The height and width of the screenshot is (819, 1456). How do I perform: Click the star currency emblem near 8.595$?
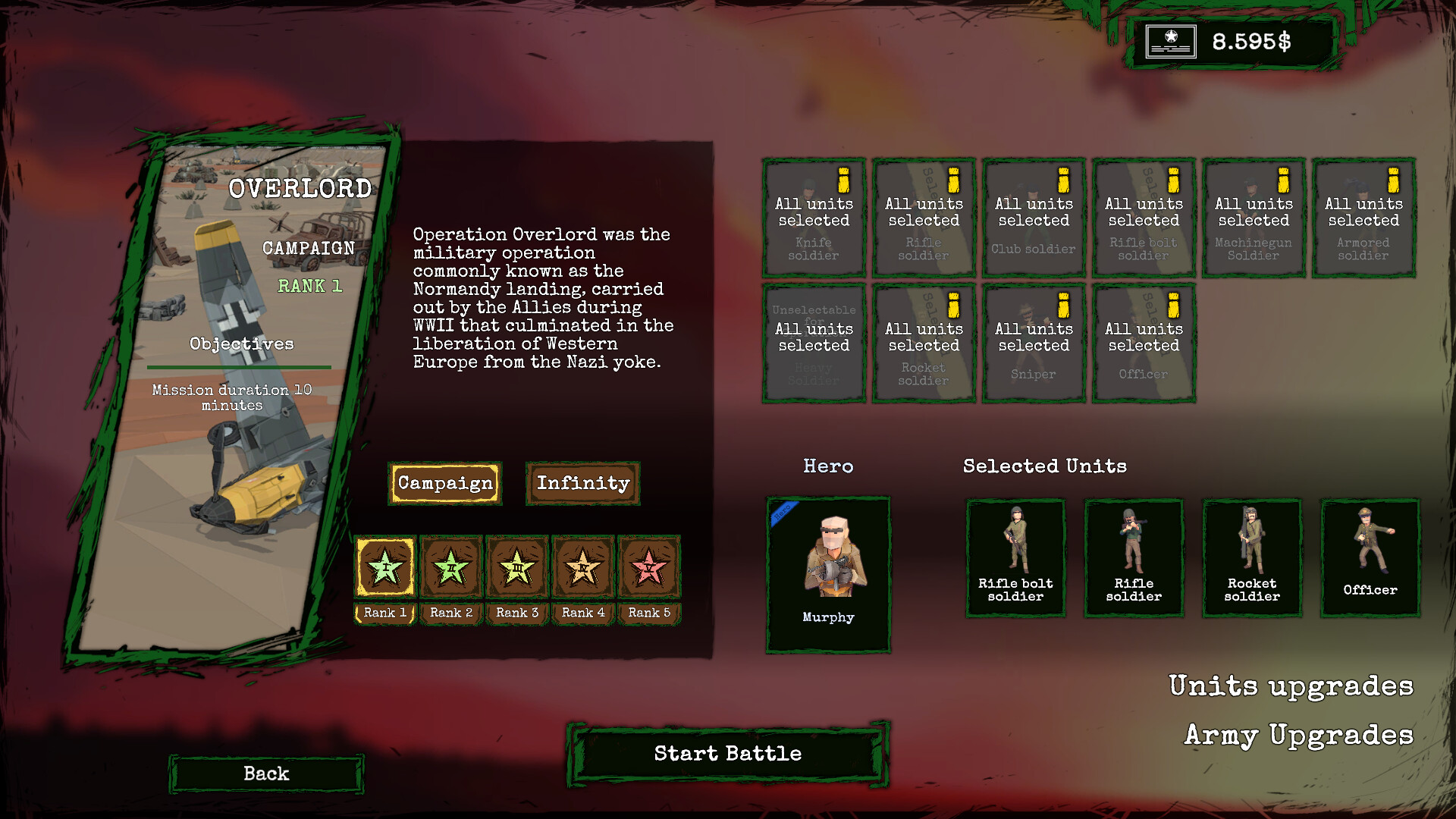[x=1170, y=42]
